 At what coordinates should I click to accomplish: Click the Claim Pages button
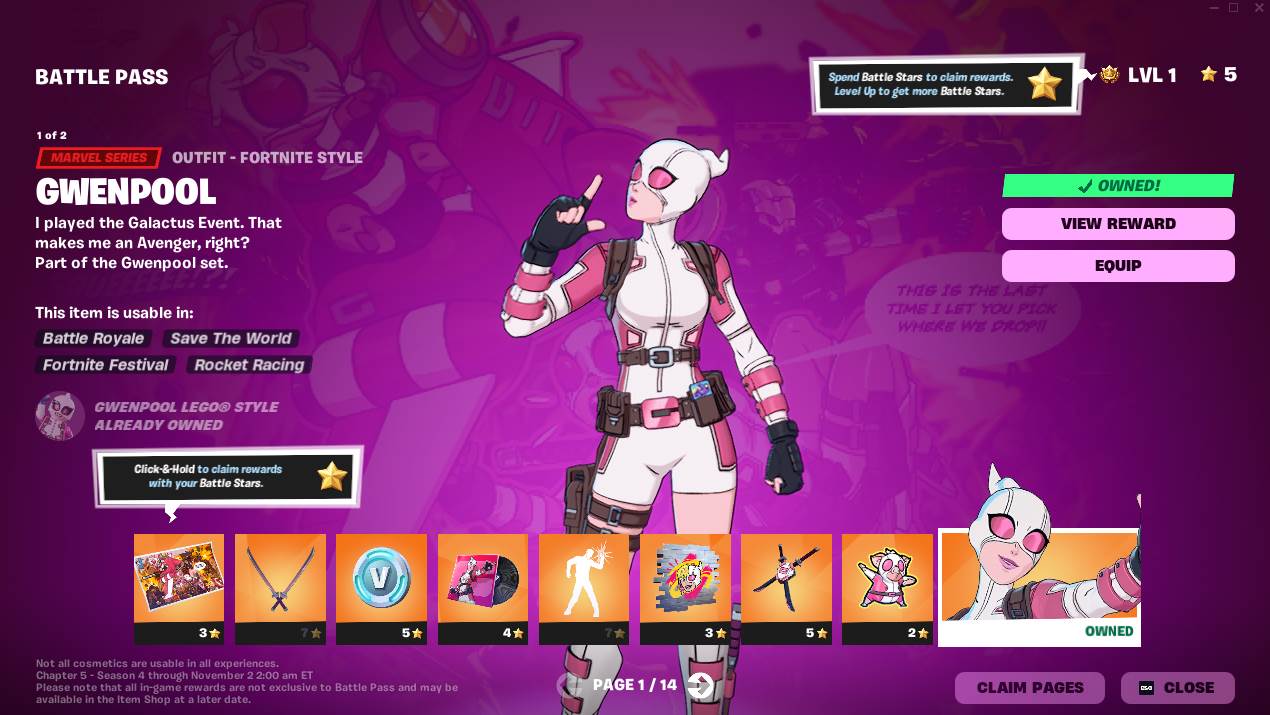pos(1029,688)
